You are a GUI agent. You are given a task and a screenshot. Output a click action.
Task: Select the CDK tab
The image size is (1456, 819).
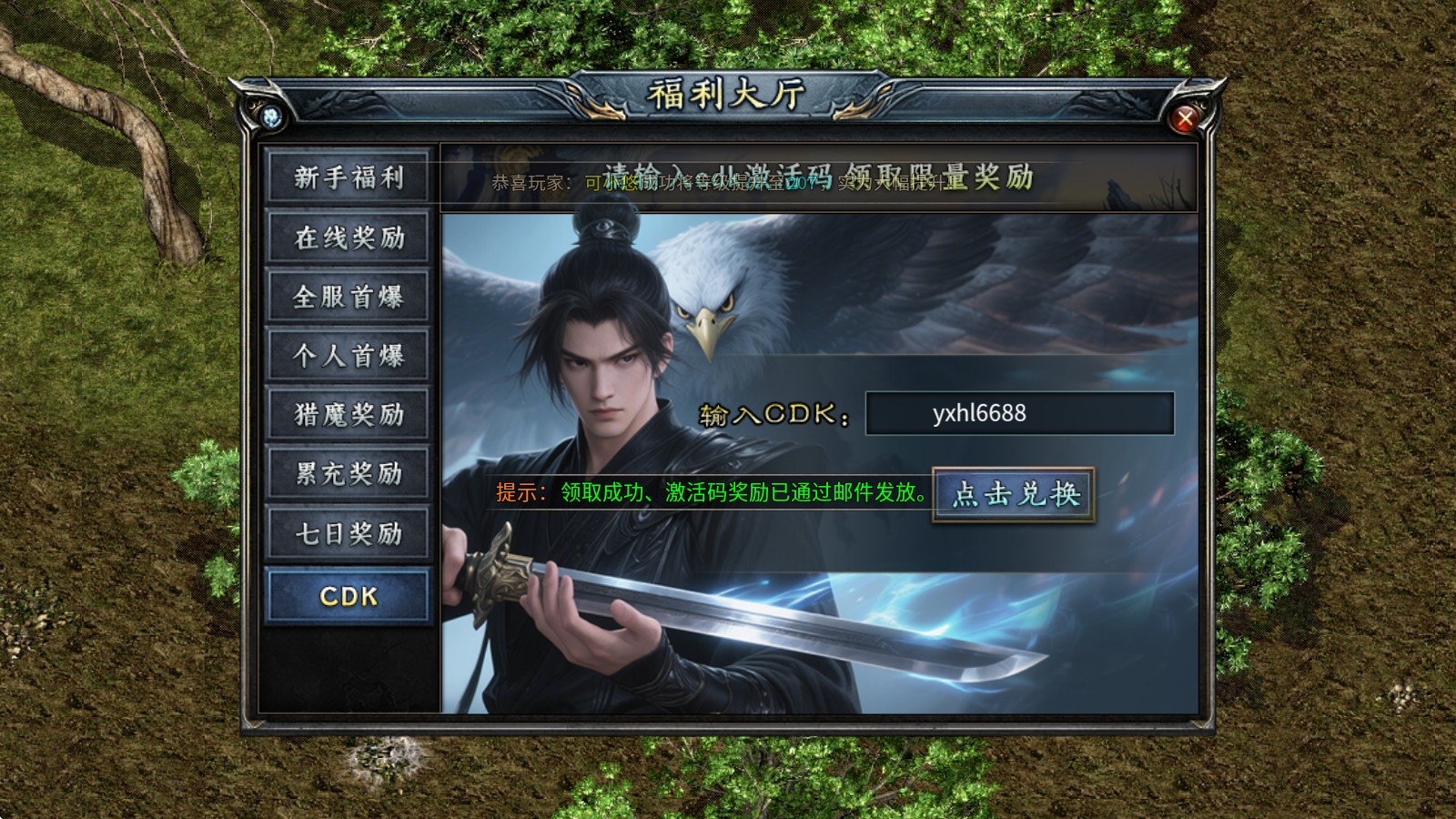[x=348, y=596]
